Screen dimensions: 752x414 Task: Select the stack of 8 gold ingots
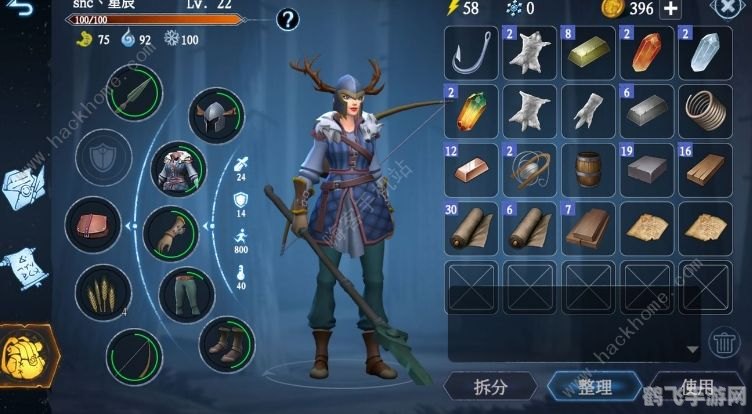(x=587, y=51)
